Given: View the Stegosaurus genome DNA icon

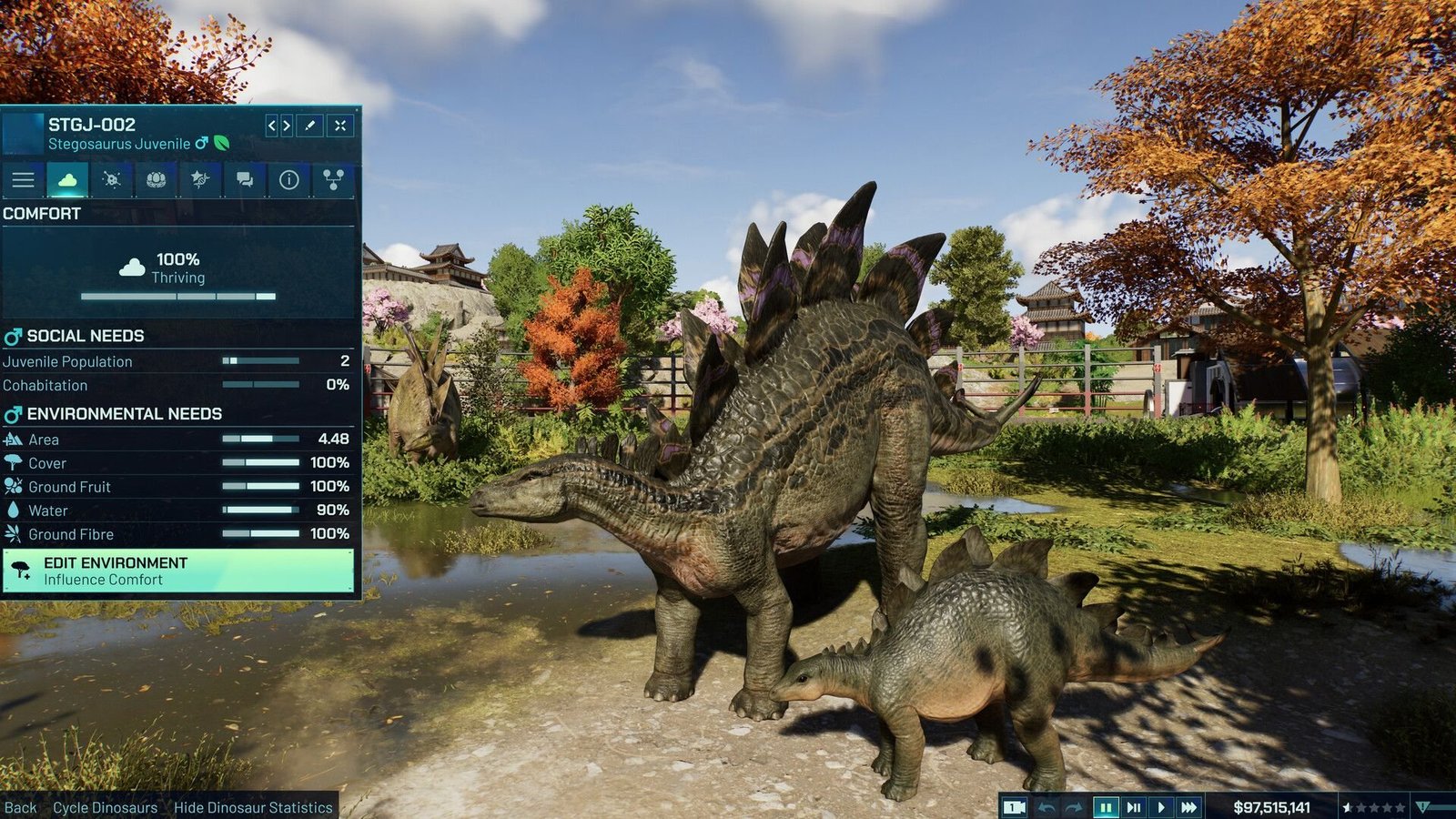Looking at the screenshot, I should click(x=201, y=179).
